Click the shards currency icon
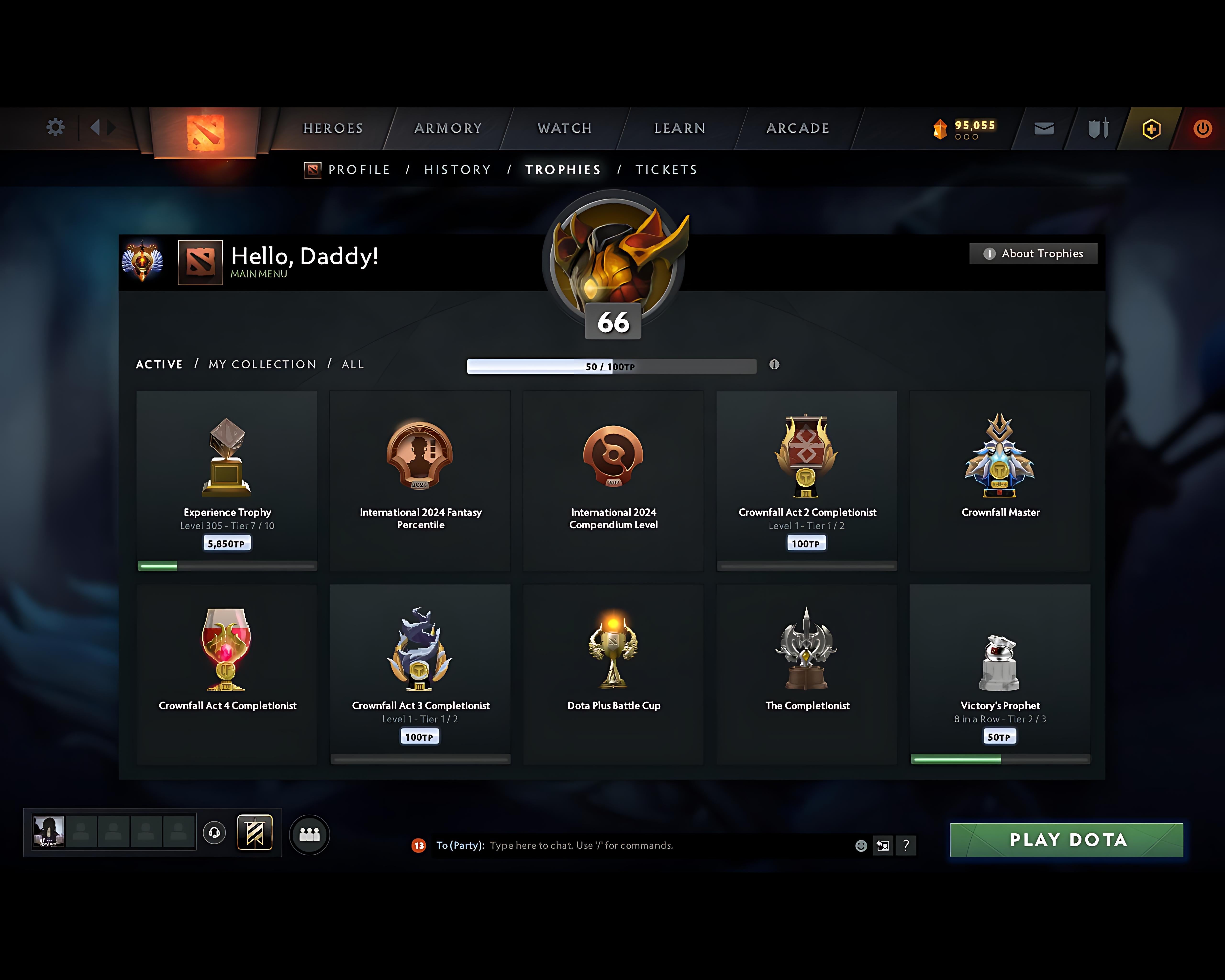 coord(940,128)
